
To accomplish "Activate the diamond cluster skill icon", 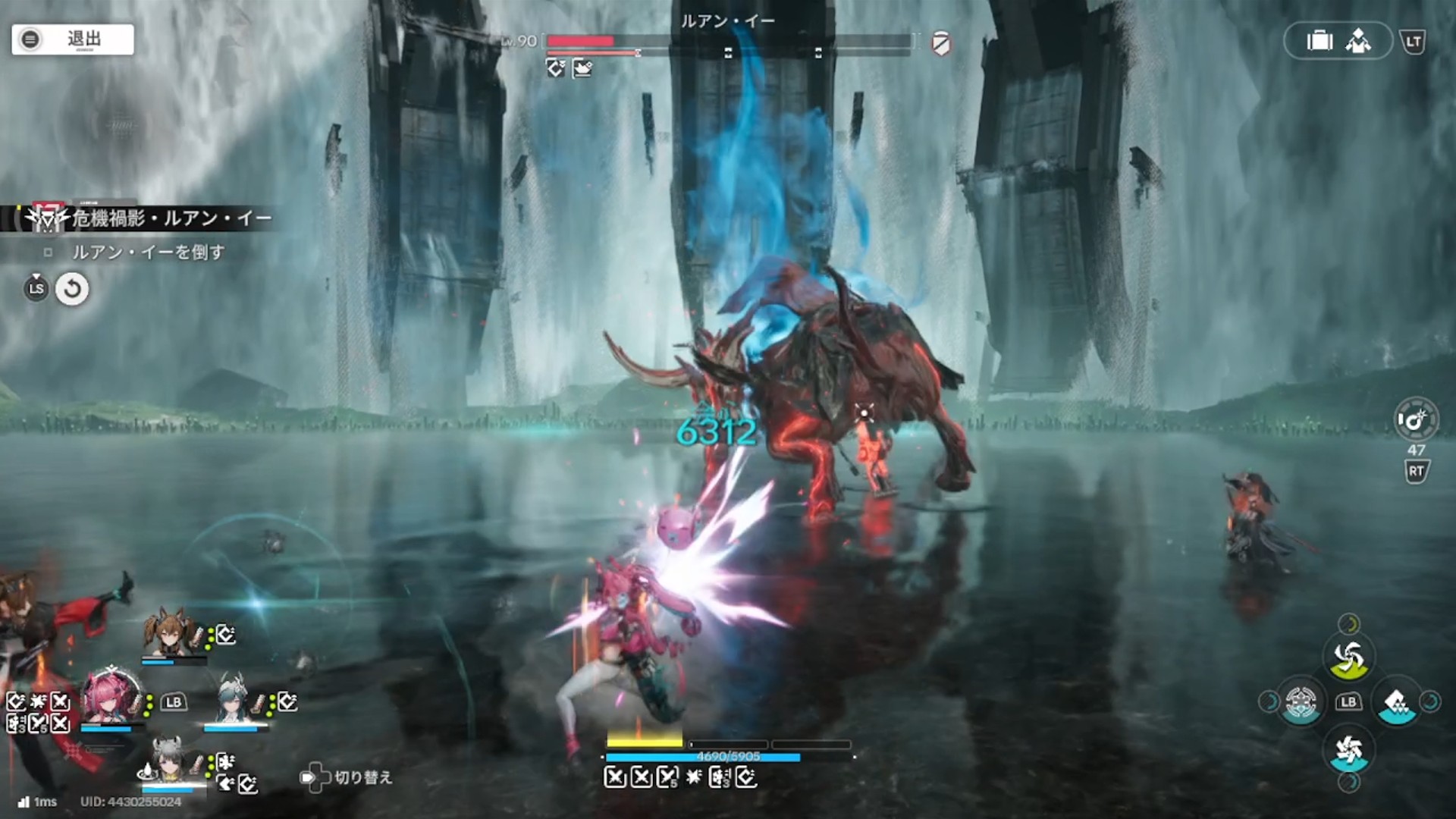I will coord(1397,704).
